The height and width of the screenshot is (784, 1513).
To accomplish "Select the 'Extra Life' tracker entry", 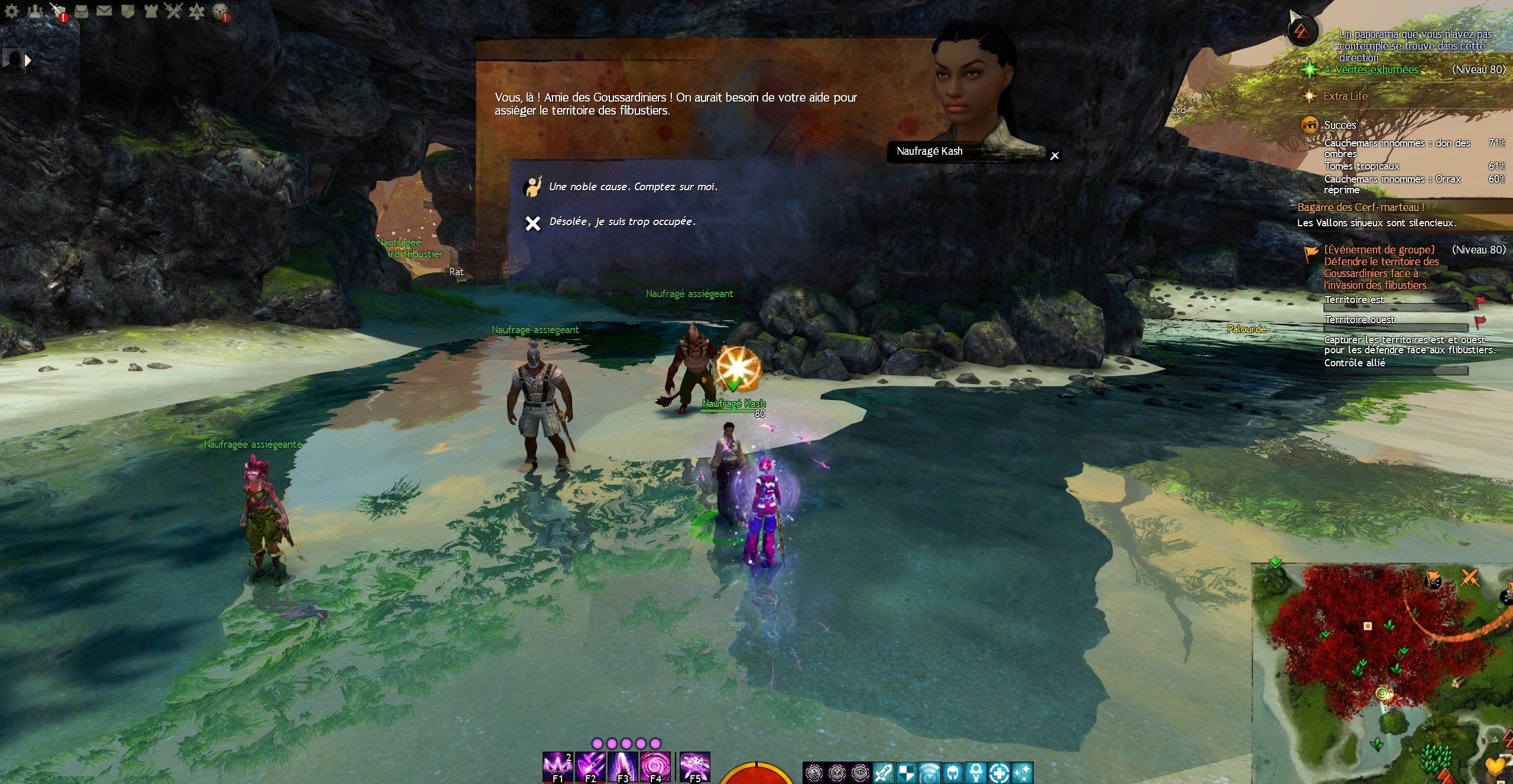I will click(1345, 96).
